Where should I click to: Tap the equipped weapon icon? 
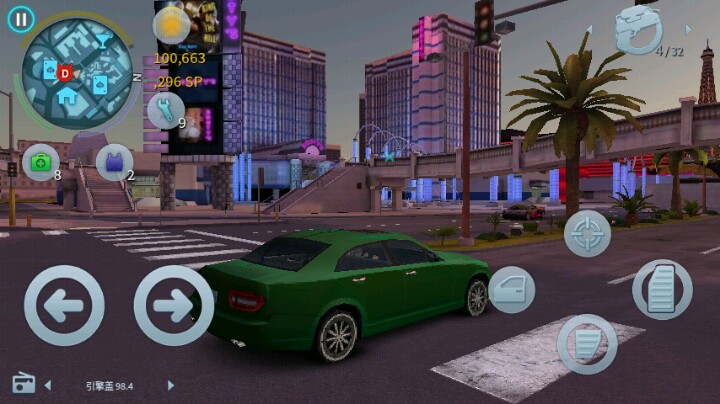(x=638, y=29)
